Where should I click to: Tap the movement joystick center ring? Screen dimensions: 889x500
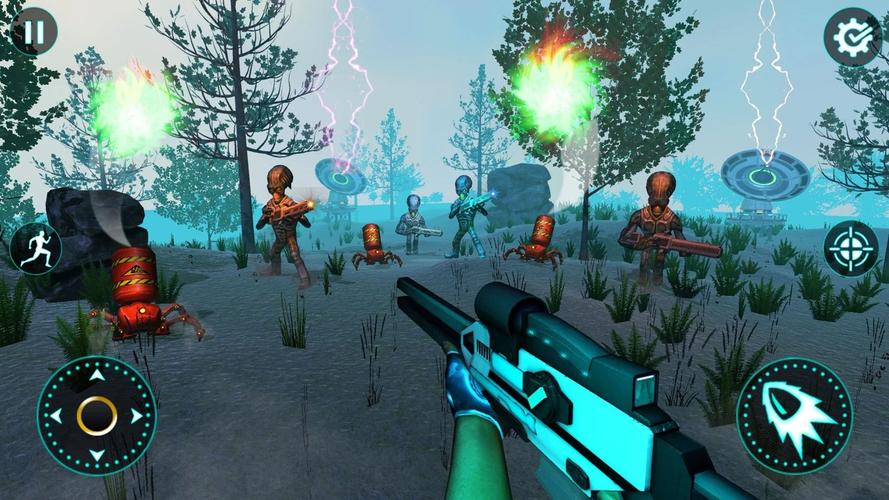97,415
